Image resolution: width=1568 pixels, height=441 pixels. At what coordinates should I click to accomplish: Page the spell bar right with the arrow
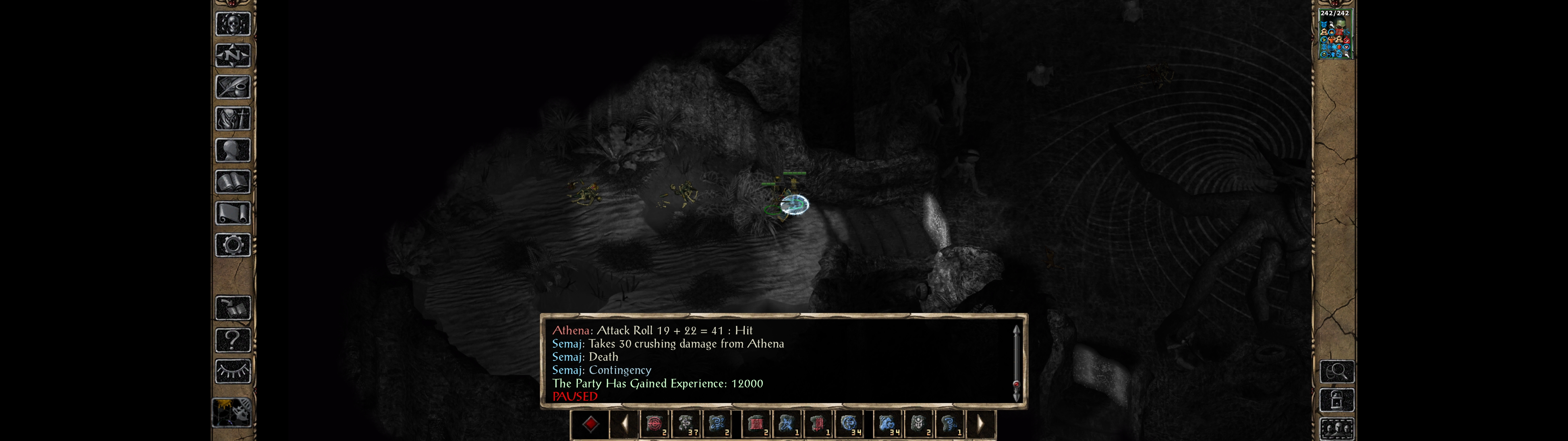(980, 424)
